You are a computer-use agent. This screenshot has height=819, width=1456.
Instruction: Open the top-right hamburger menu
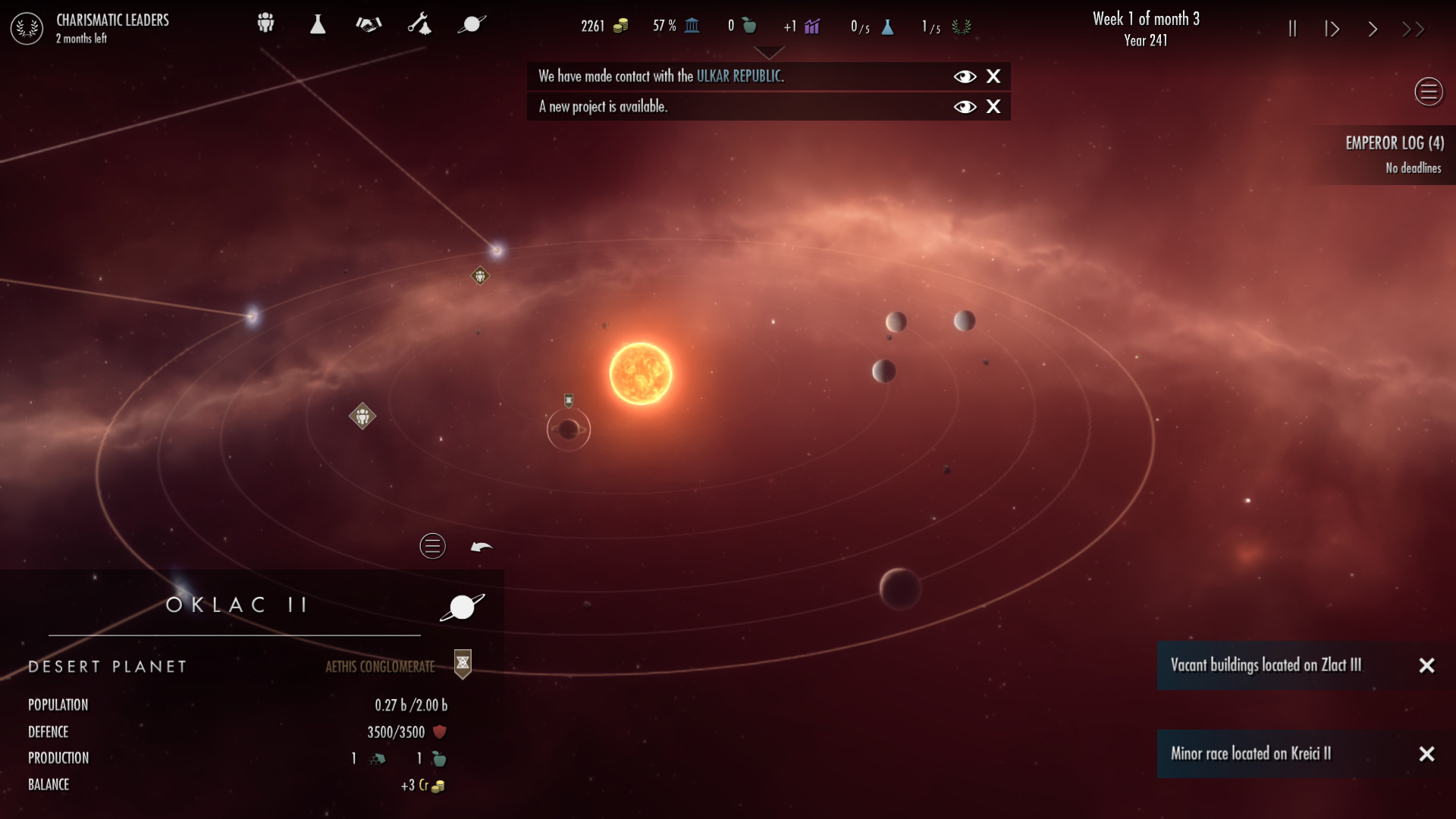point(1429,91)
